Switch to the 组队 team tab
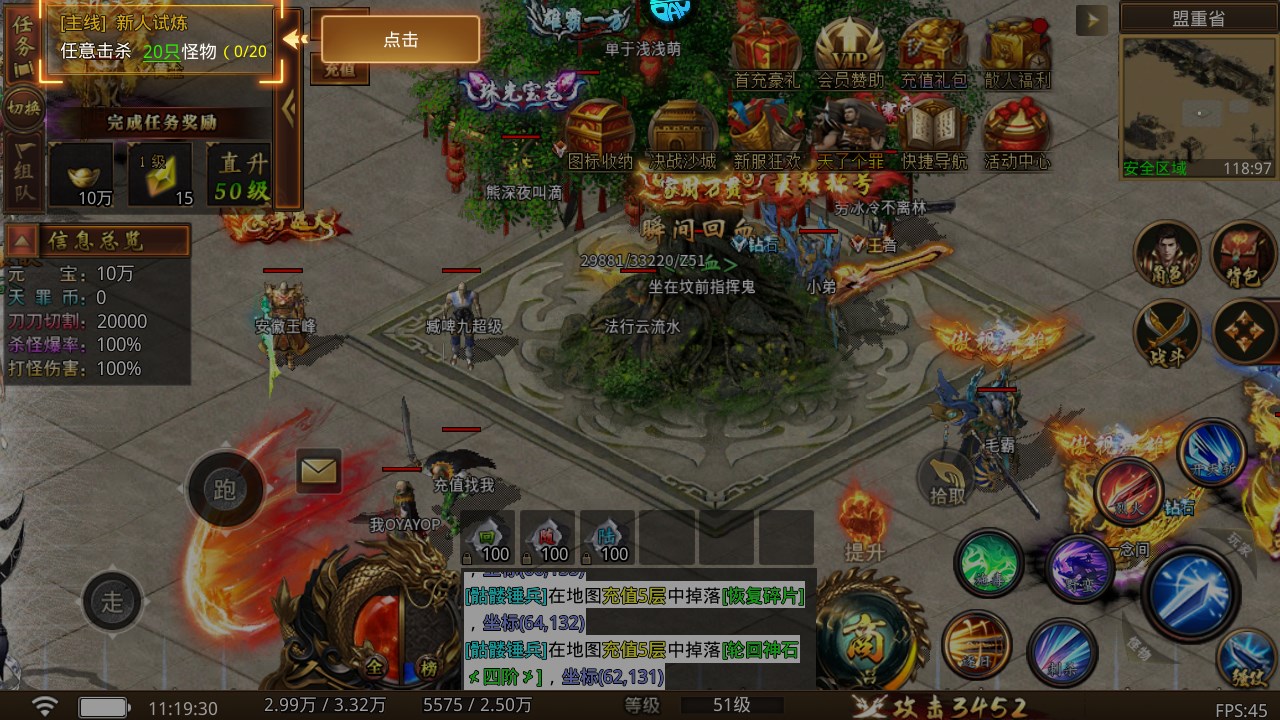This screenshot has width=1280, height=720. click(23, 172)
